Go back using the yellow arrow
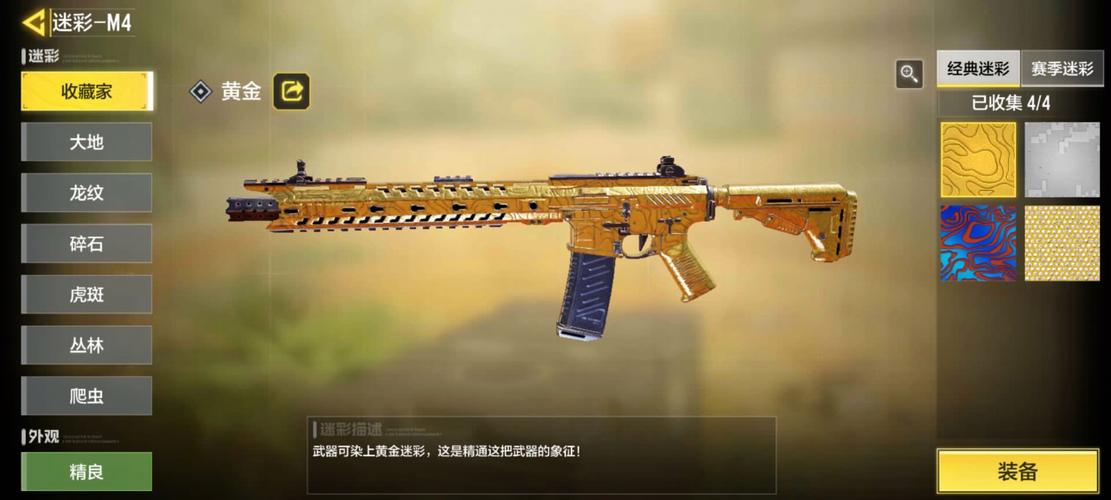Image resolution: width=1111 pixels, height=500 pixels. pyautogui.click(x=34, y=23)
